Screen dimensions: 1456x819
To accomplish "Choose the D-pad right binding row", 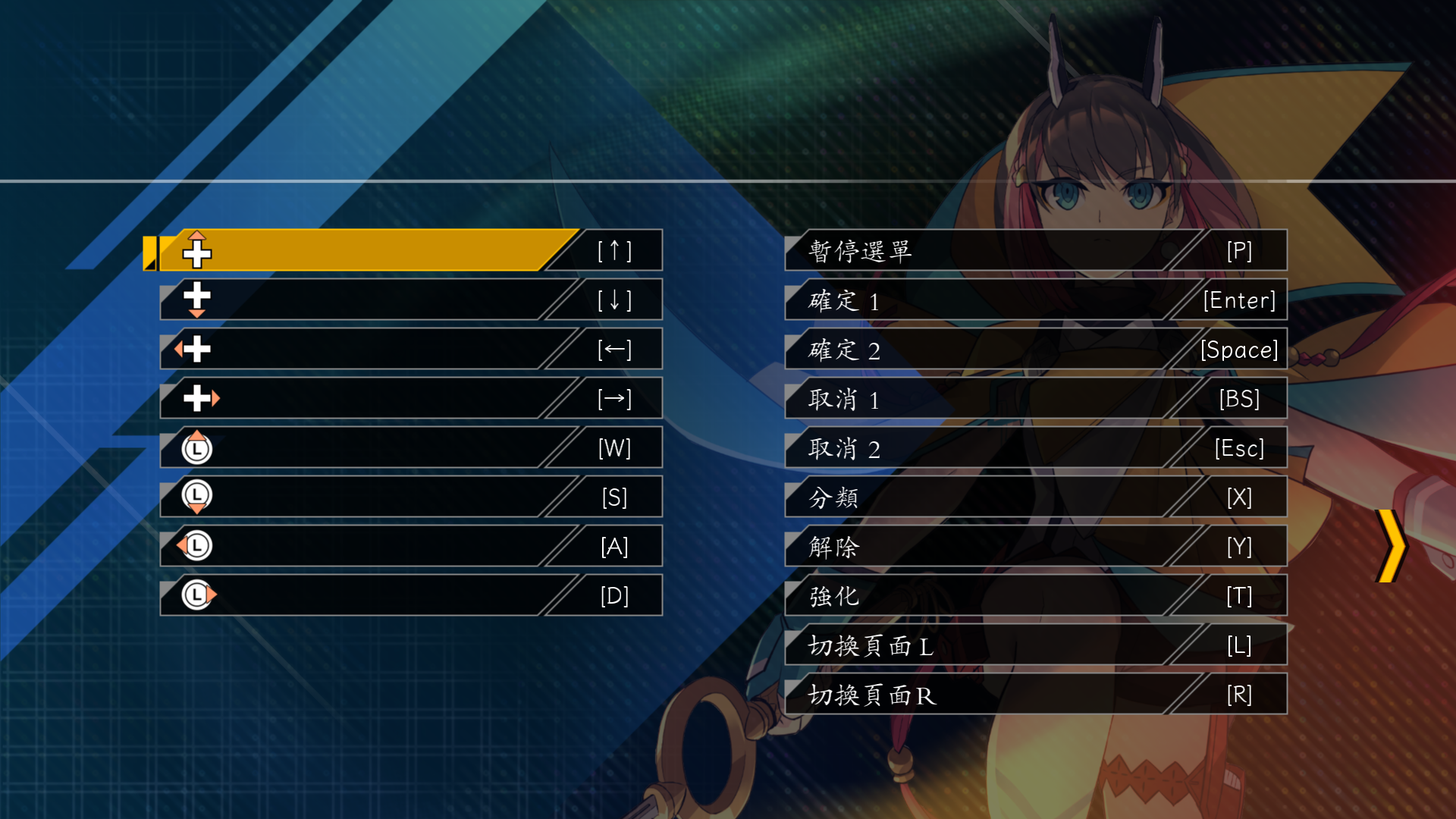I will coord(409,398).
